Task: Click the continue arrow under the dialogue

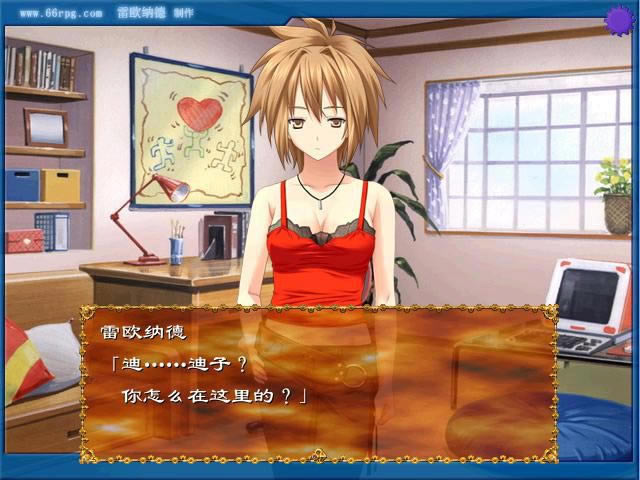Action: point(319,455)
